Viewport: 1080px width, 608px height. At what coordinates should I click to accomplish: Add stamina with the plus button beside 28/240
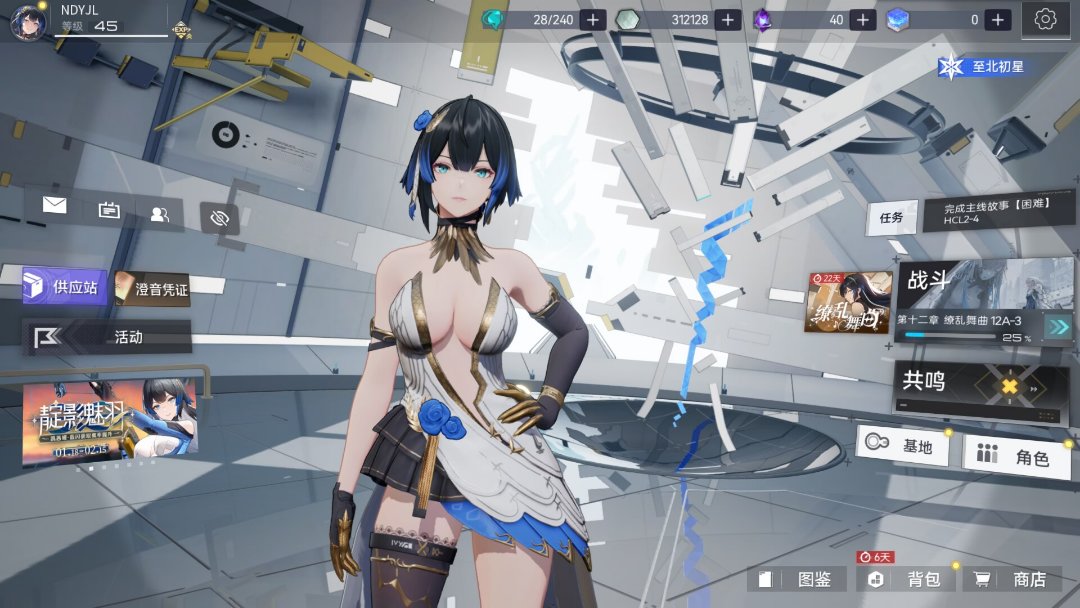[x=593, y=19]
